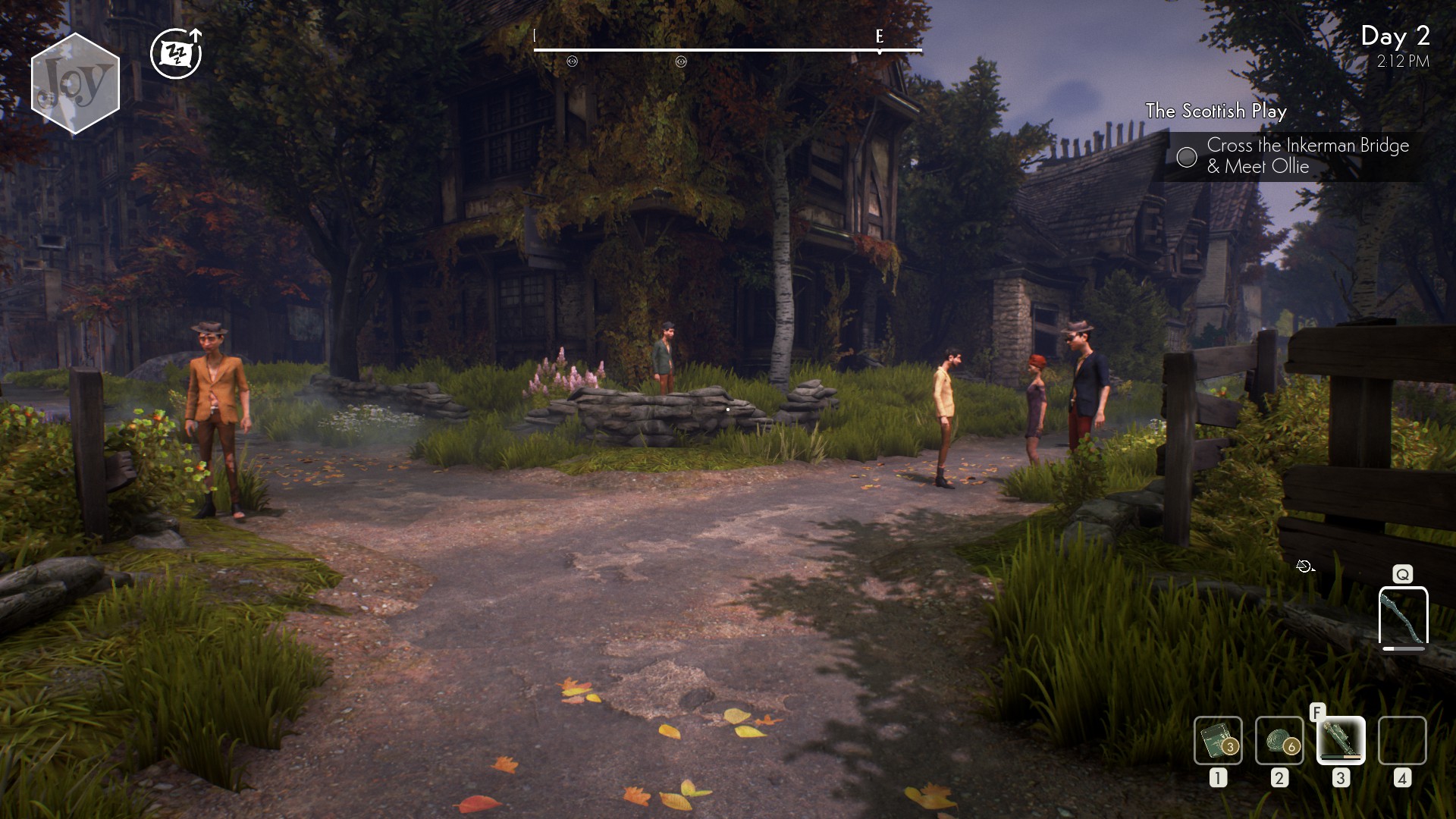
Task: Click the Joy hexagon status badge
Action: point(75,83)
